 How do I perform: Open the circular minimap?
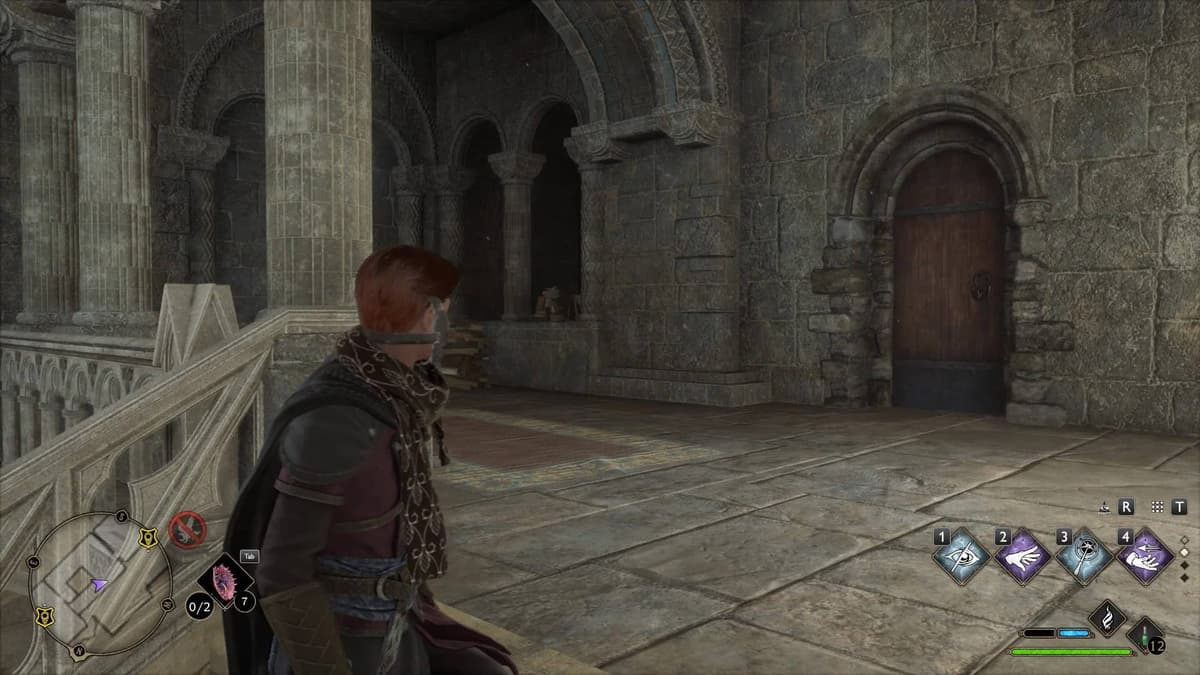tap(100, 583)
